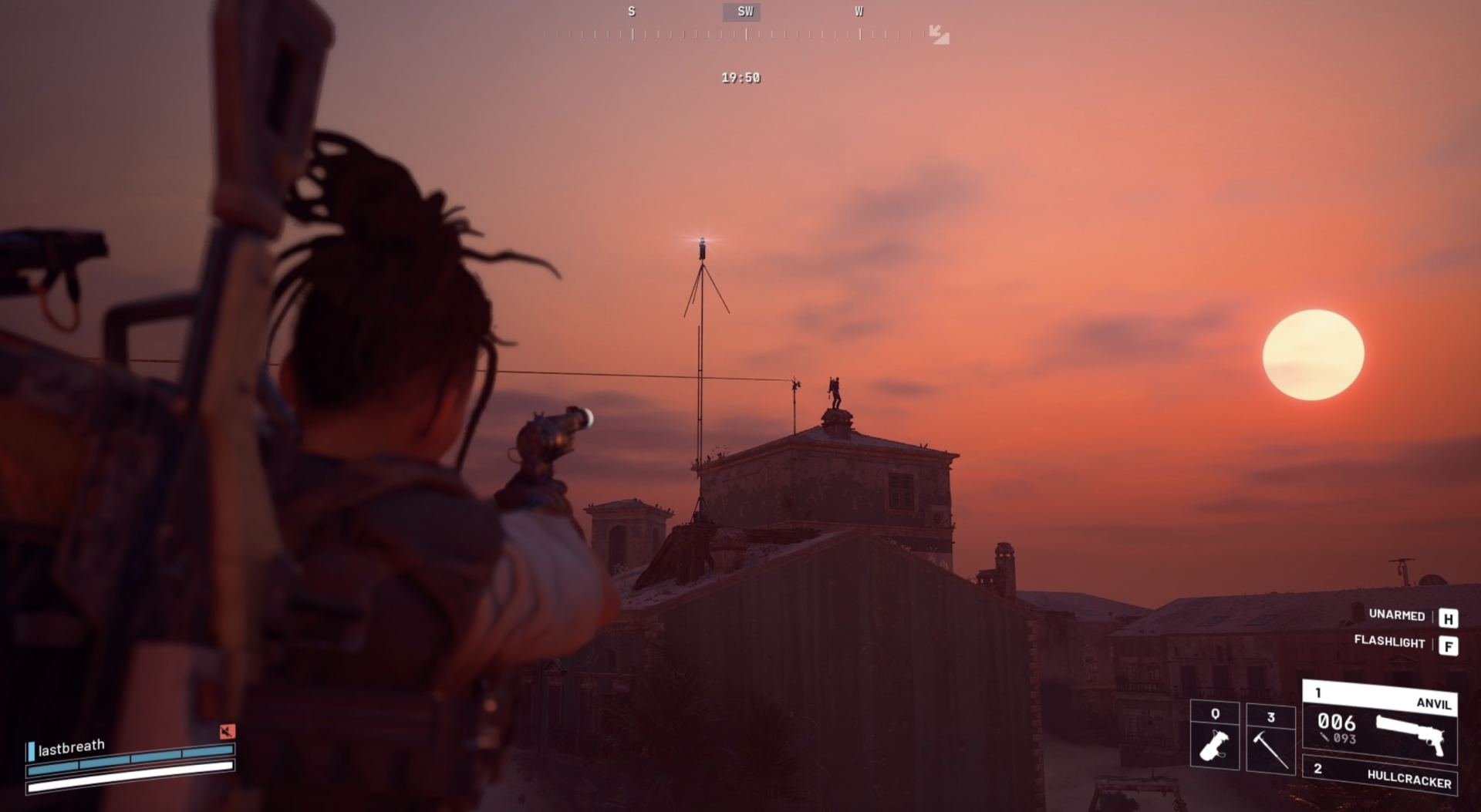
Task: Click the UNARMED label text
Action: coord(1397,617)
